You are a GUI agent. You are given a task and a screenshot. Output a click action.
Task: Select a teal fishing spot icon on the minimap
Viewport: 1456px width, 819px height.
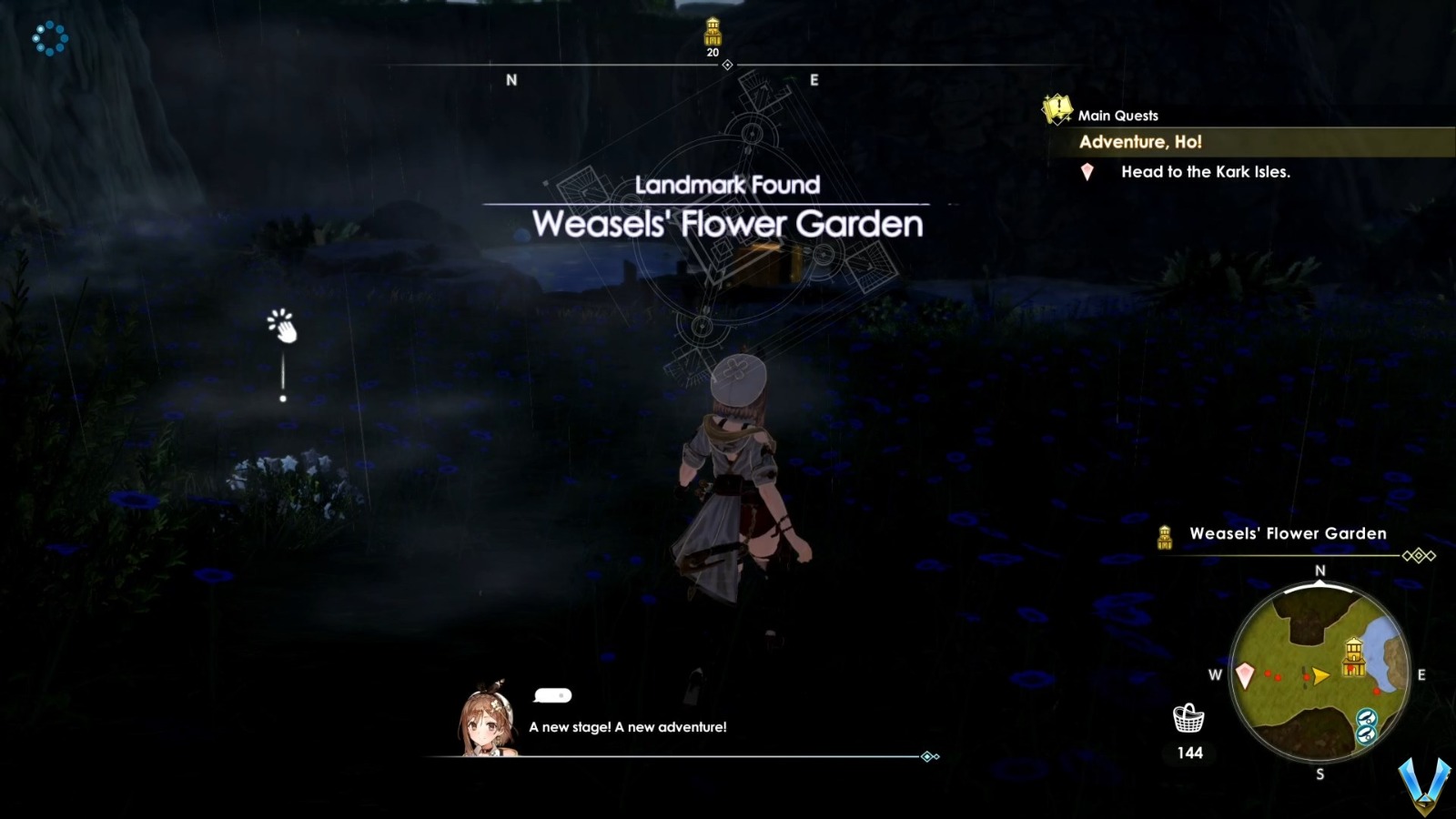pyautogui.click(x=1366, y=720)
